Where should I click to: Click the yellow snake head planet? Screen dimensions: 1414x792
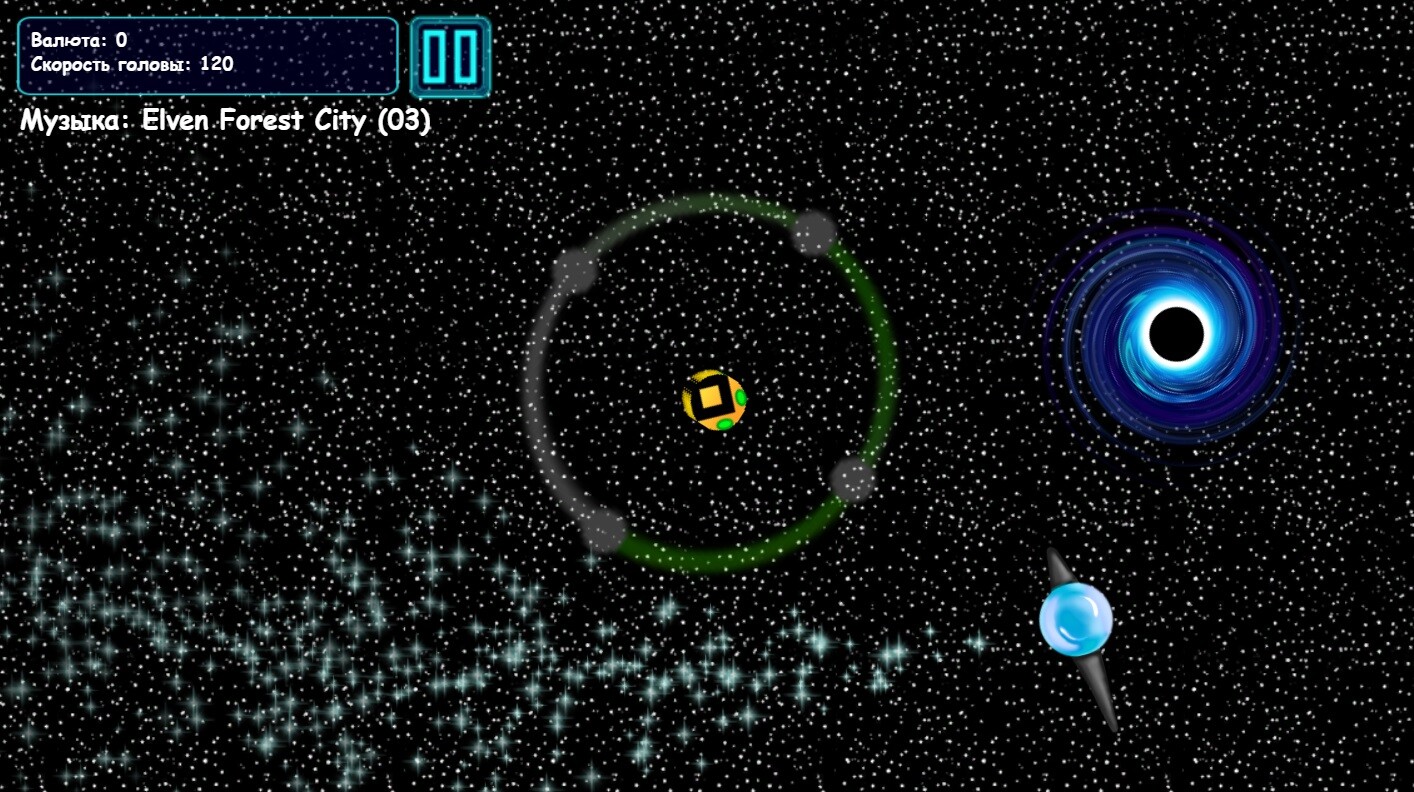[715, 398]
